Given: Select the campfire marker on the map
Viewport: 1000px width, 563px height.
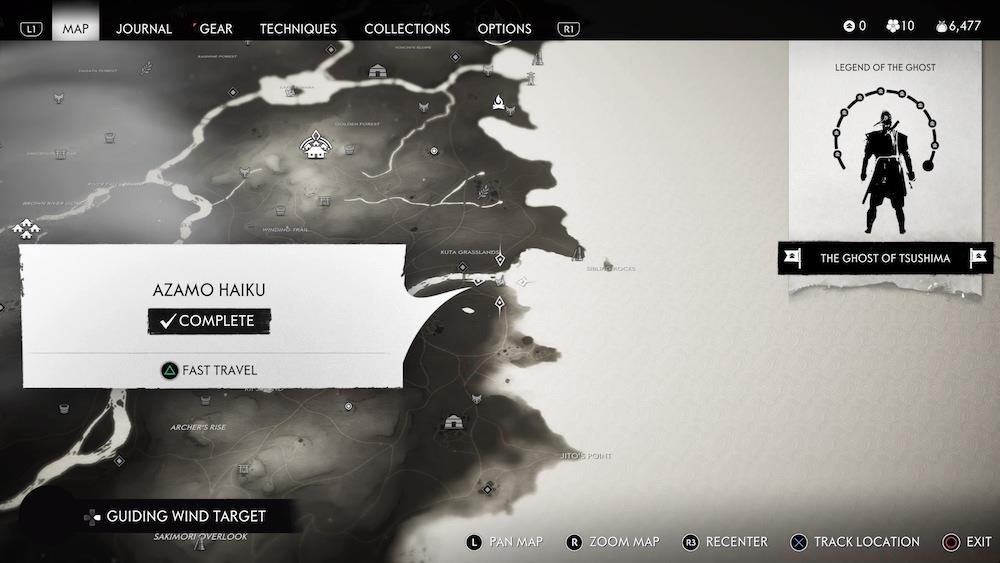Looking at the screenshot, I should pos(498,101).
